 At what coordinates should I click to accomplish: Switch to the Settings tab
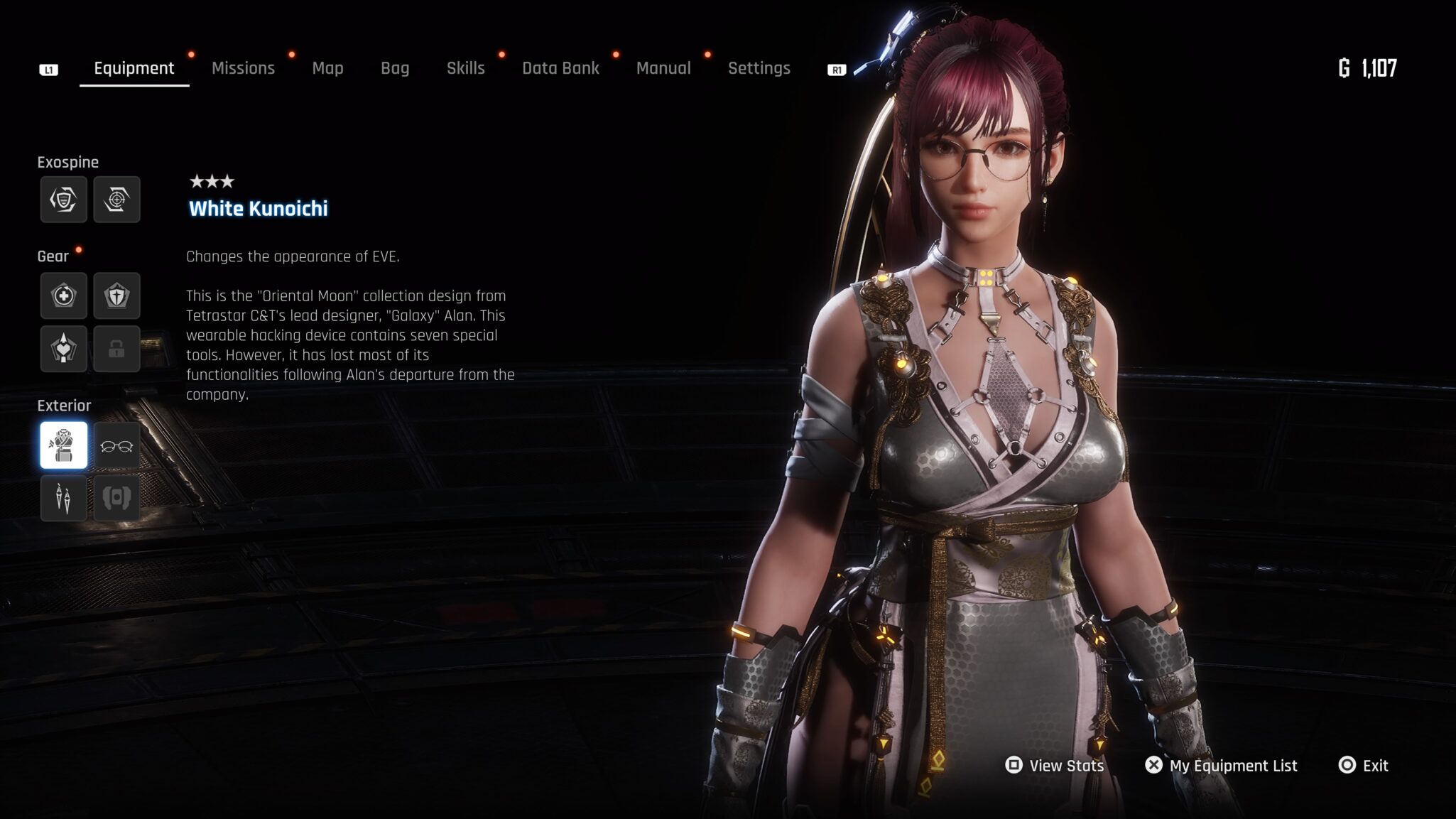pyautogui.click(x=759, y=68)
